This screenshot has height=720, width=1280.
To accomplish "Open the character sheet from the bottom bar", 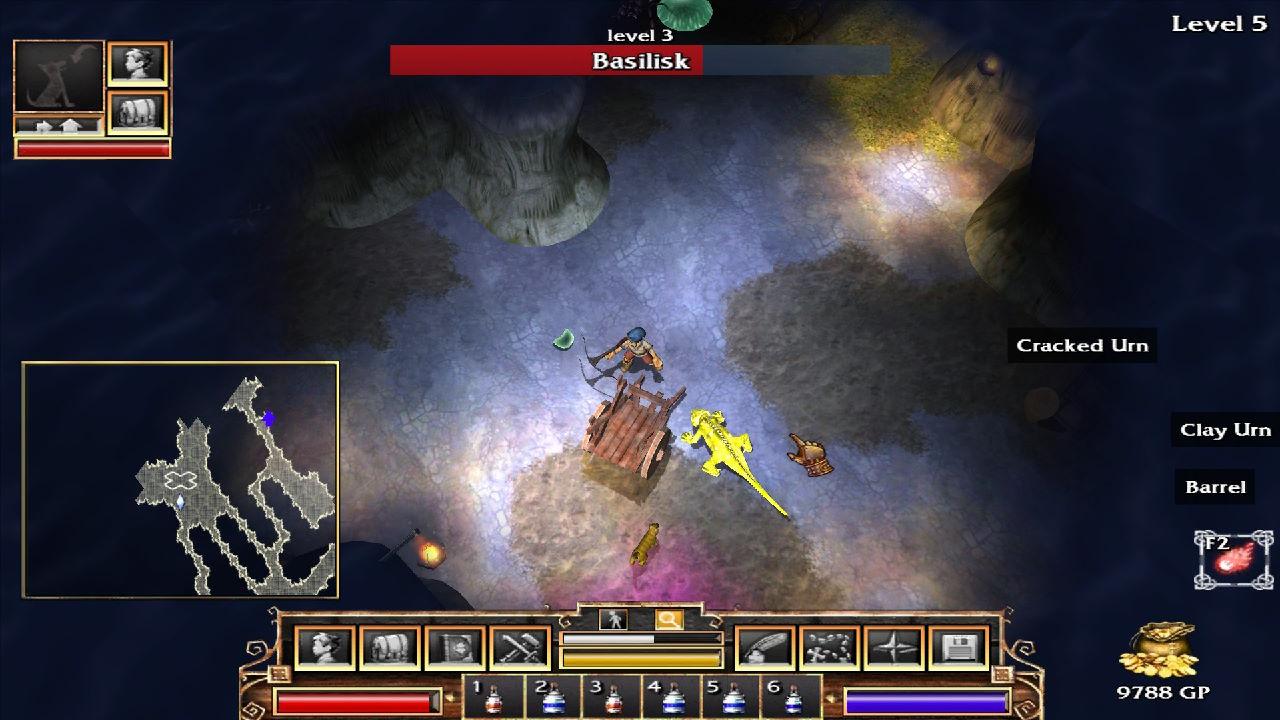I will click(x=326, y=648).
